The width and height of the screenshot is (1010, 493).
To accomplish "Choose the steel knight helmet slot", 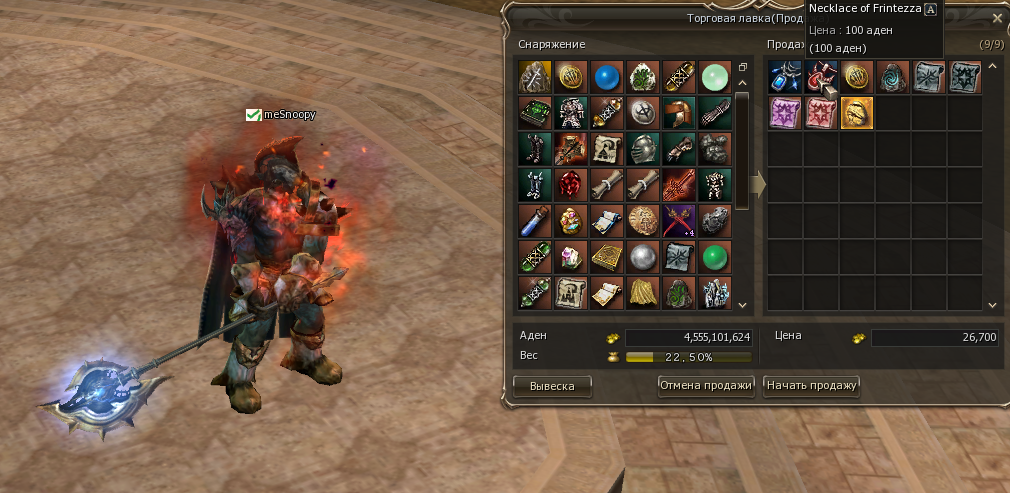I will [642, 149].
